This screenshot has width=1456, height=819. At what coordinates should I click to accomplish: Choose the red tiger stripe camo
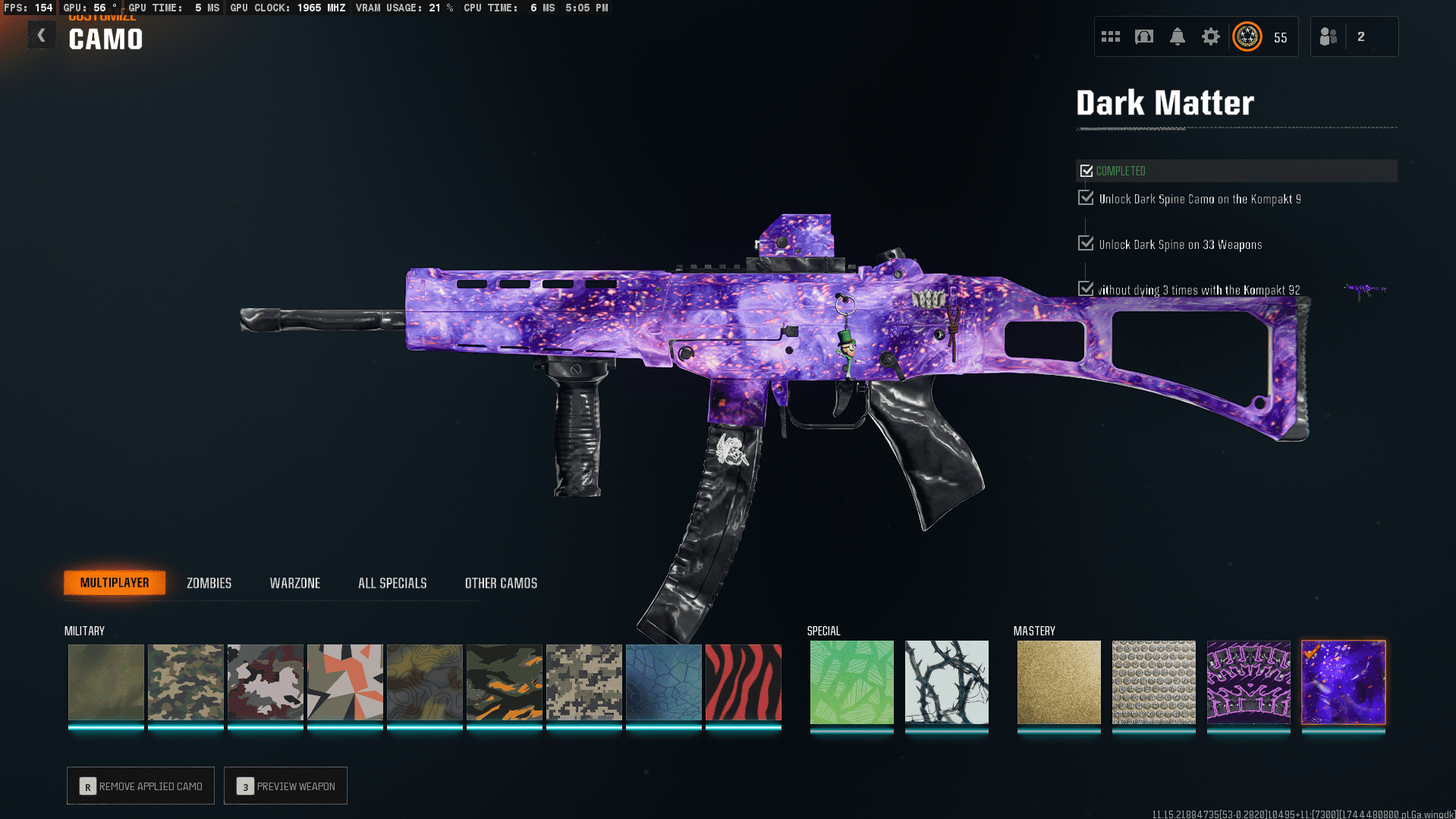pyautogui.click(x=743, y=682)
